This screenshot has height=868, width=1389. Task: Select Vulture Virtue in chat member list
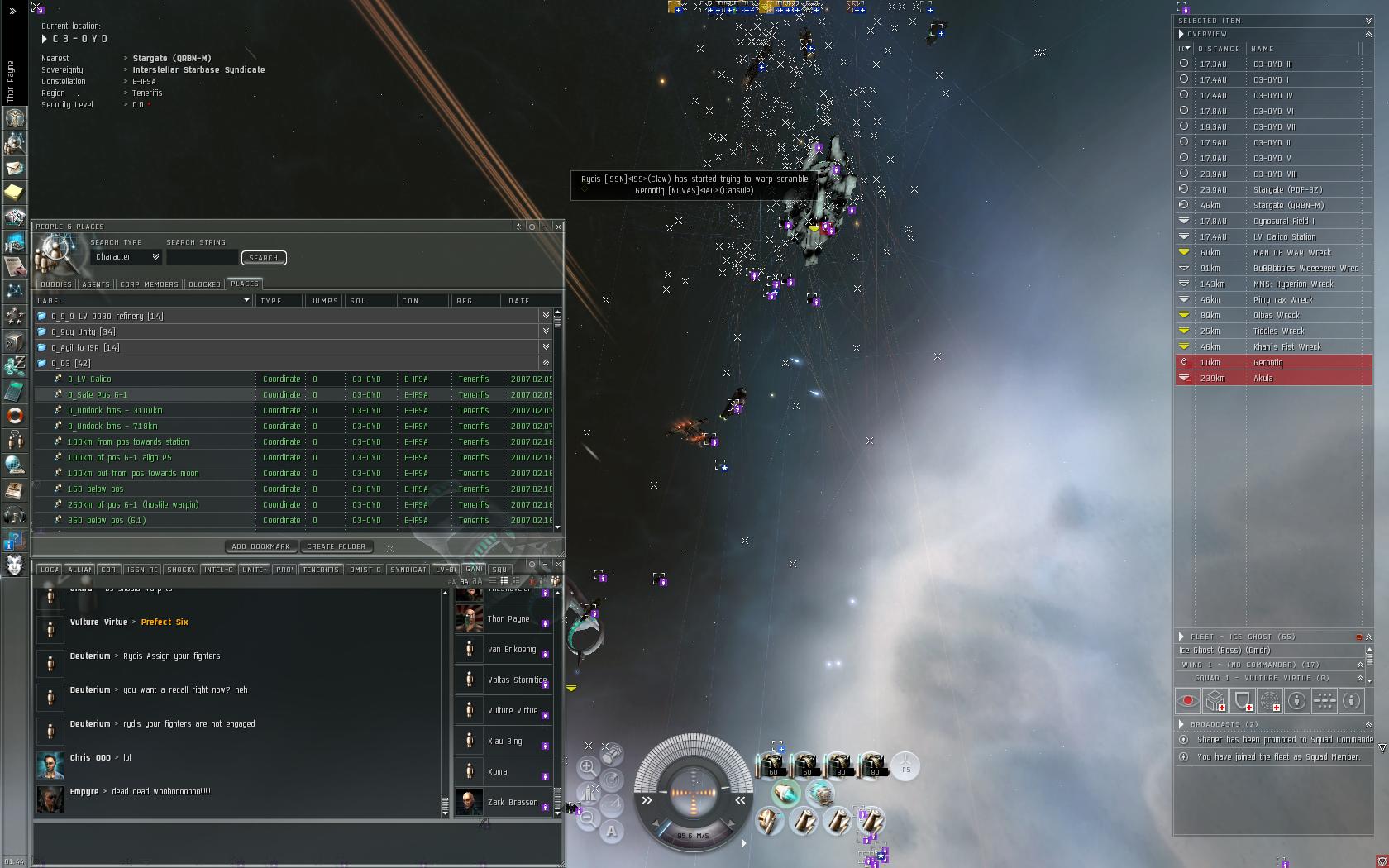(x=513, y=710)
